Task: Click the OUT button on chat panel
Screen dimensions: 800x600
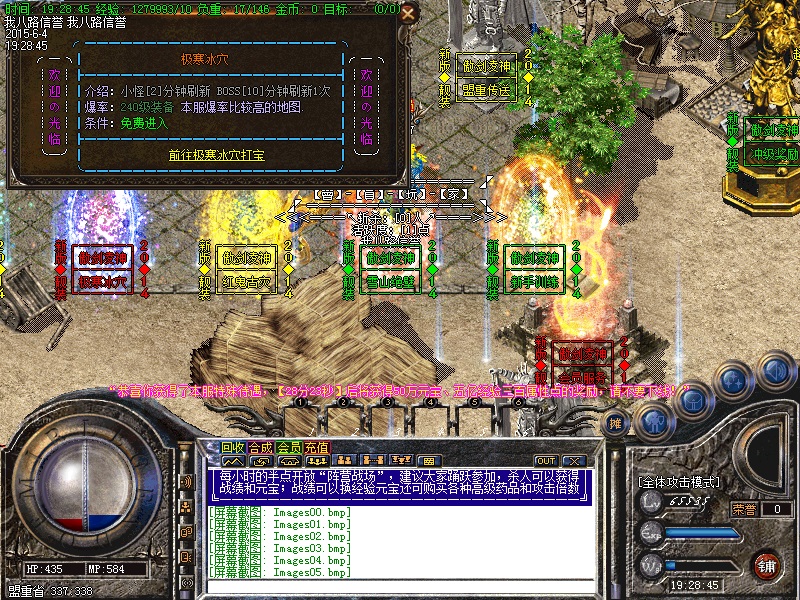Action: point(545,460)
